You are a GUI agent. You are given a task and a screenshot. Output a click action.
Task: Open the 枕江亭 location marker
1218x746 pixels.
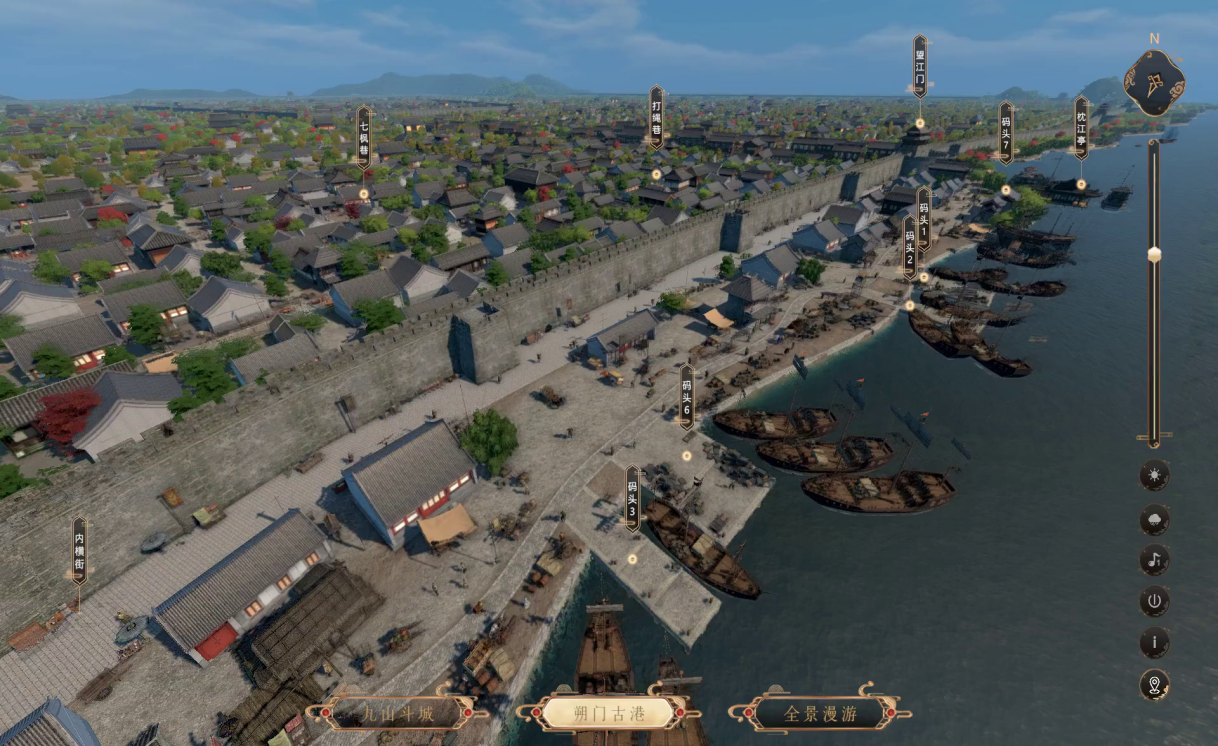[1081, 128]
